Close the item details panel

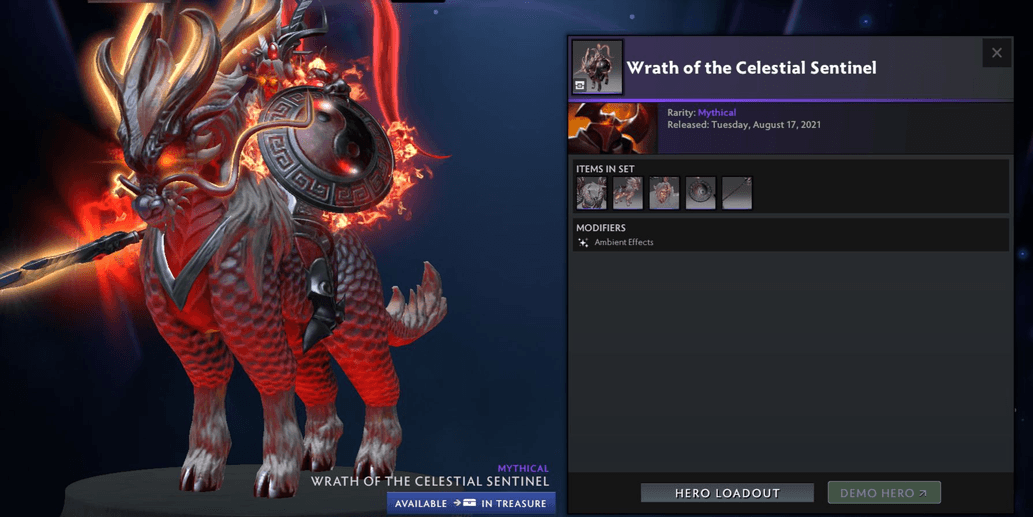[996, 53]
